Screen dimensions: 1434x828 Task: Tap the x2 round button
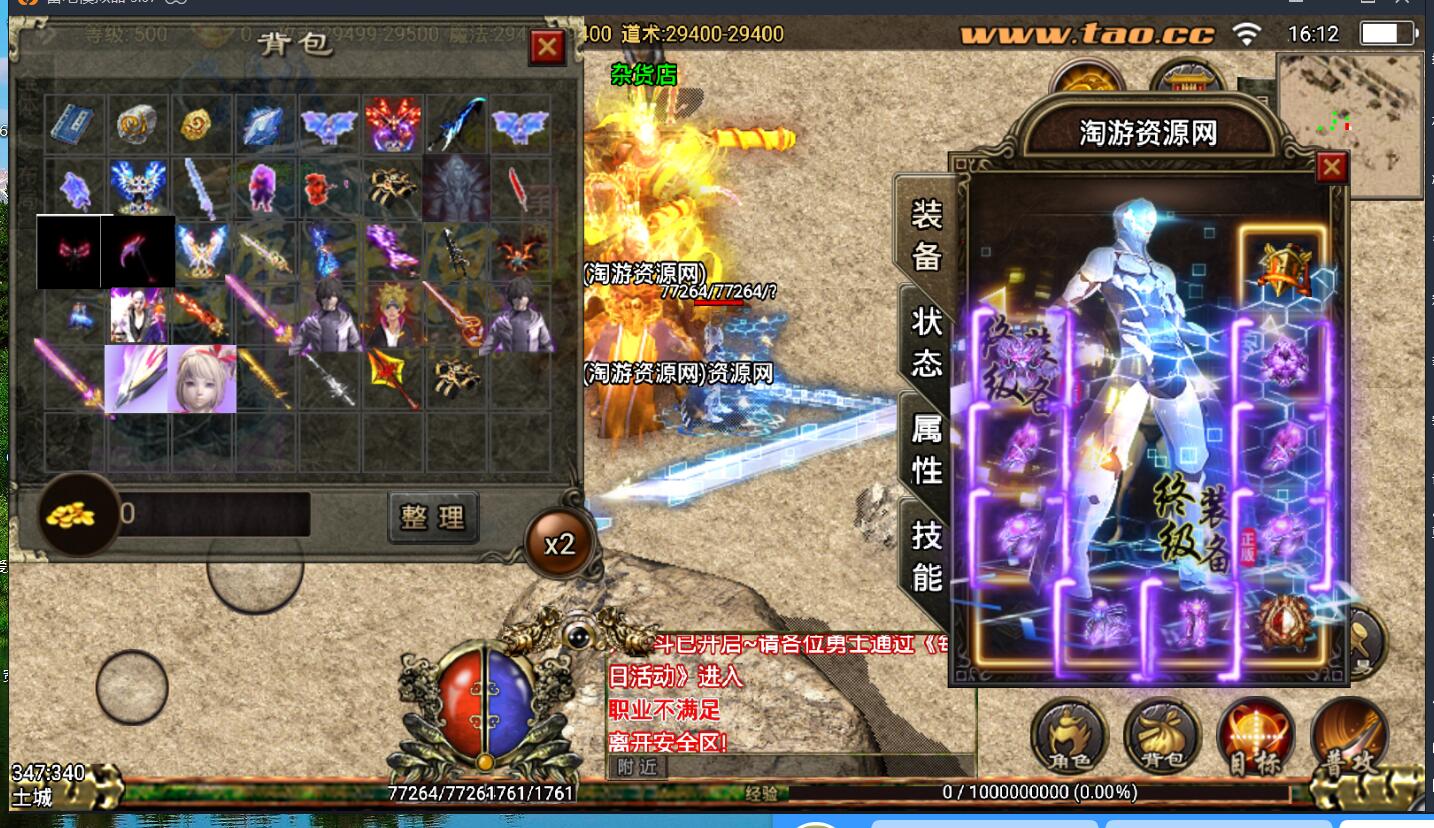pyautogui.click(x=559, y=544)
